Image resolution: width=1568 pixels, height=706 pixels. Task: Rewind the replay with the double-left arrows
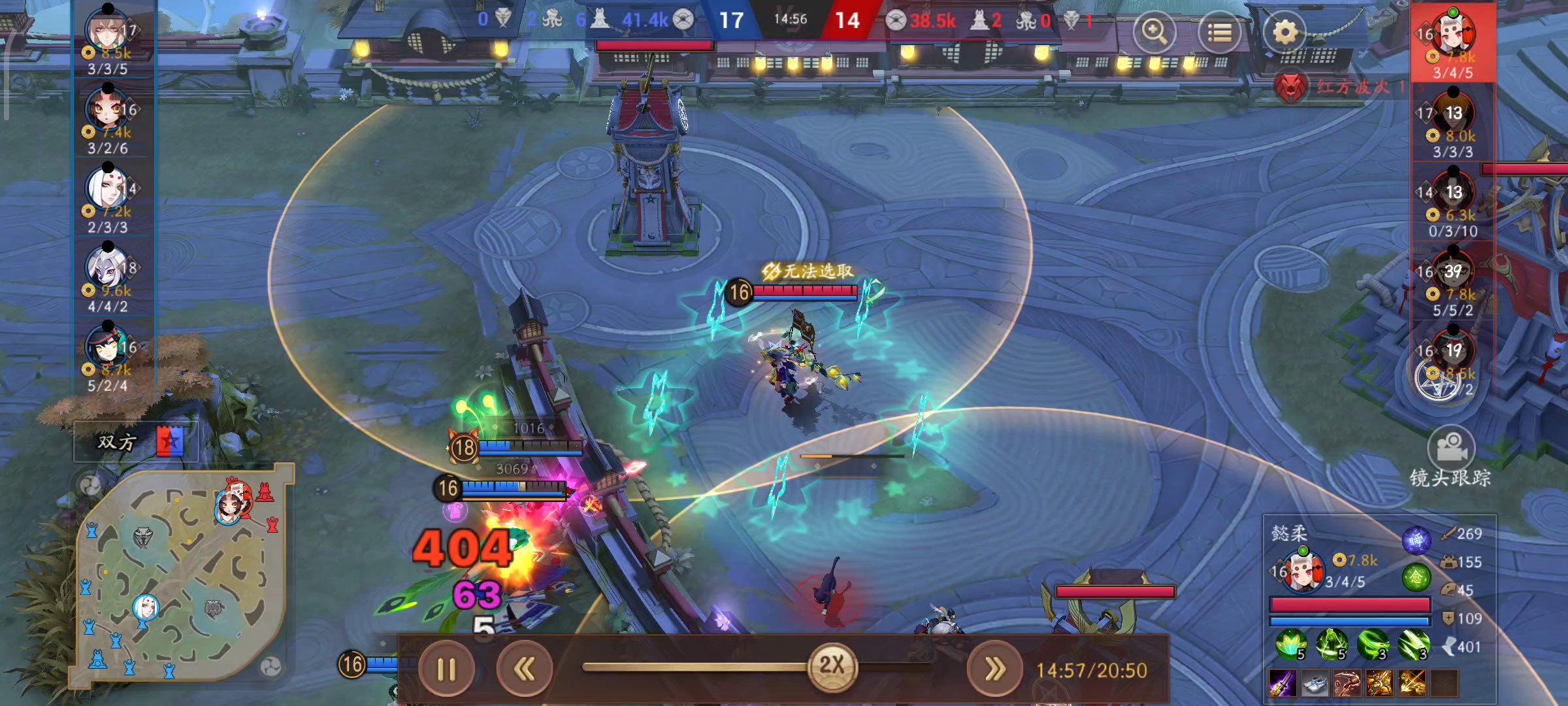[525, 669]
